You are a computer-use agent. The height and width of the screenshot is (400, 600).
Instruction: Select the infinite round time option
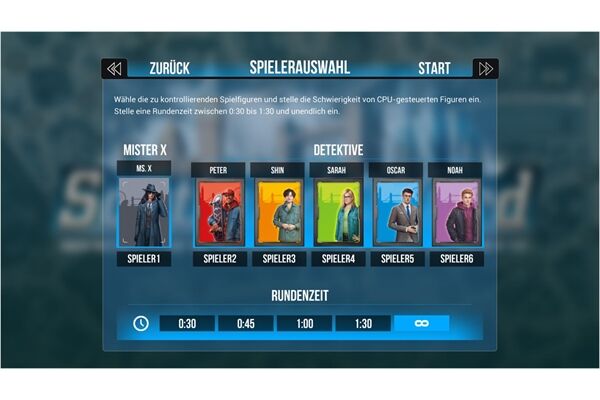click(x=421, y=324)
